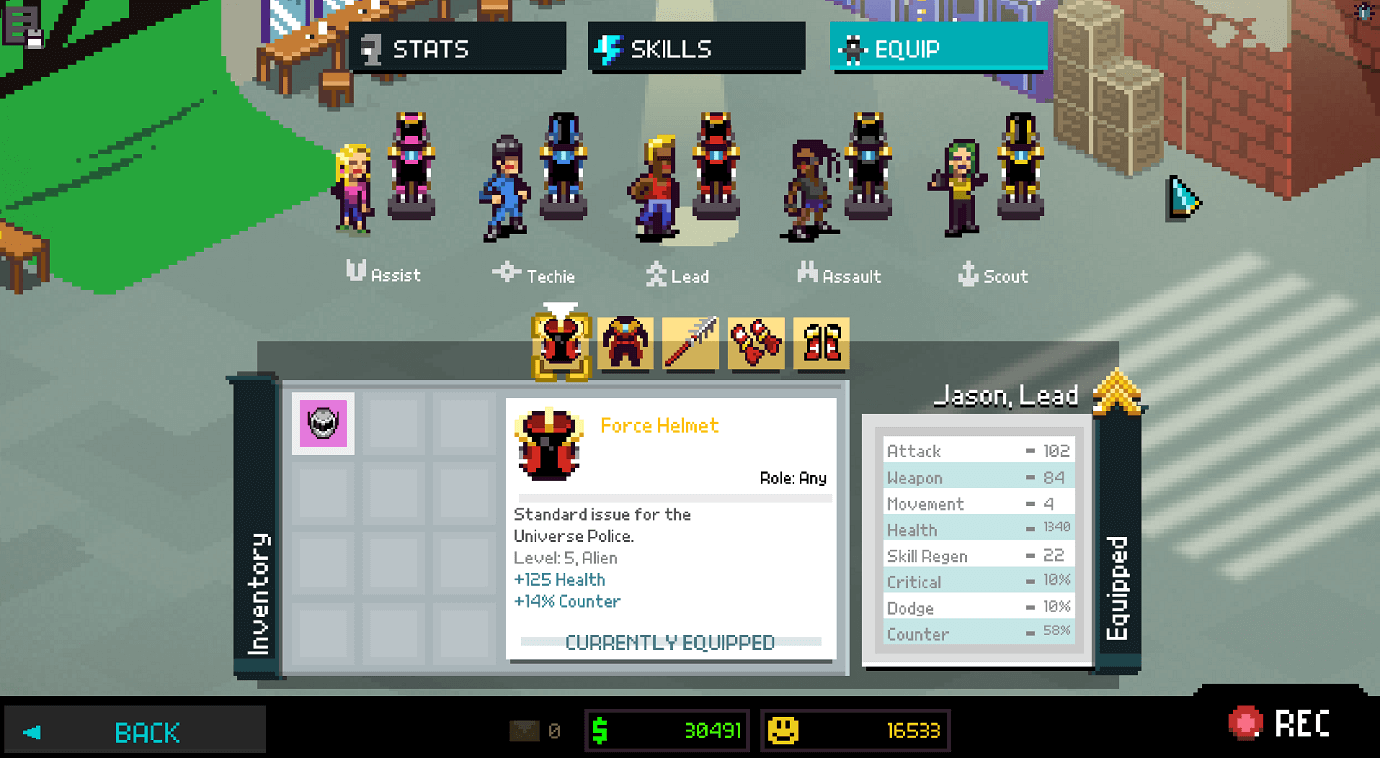Switch to the STATS tab
The width and height of the screenshot is (1380, 758).
coord(456,47)
